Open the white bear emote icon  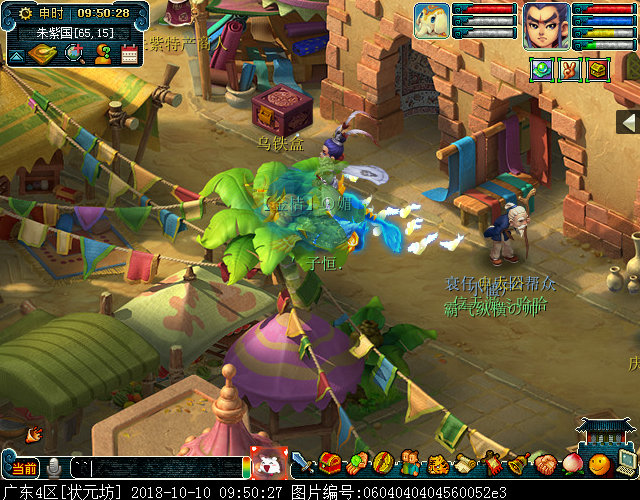tap(268, 464)
